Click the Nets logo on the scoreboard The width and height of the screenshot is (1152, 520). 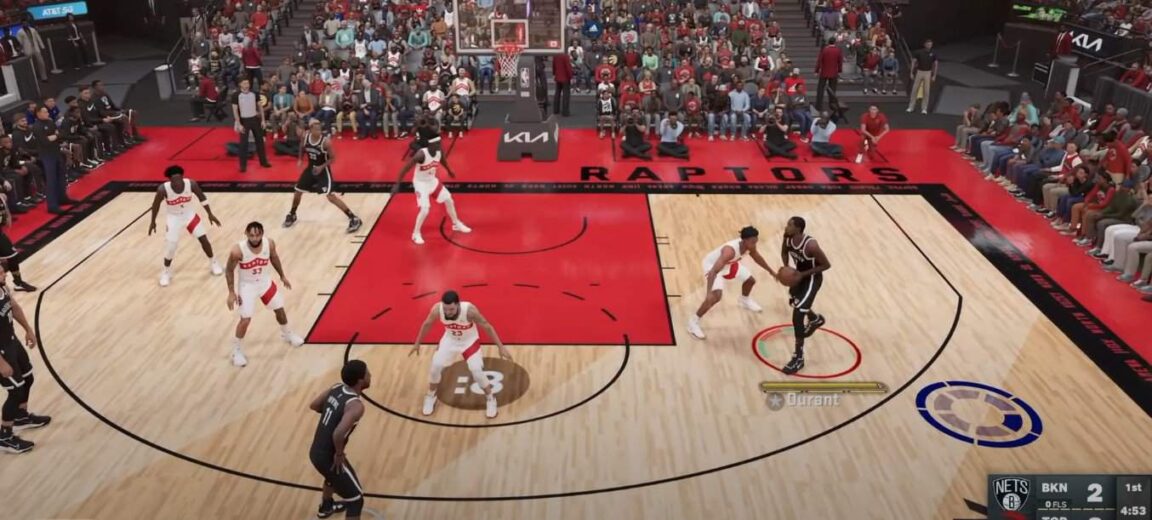click(x=1010, y=494)
